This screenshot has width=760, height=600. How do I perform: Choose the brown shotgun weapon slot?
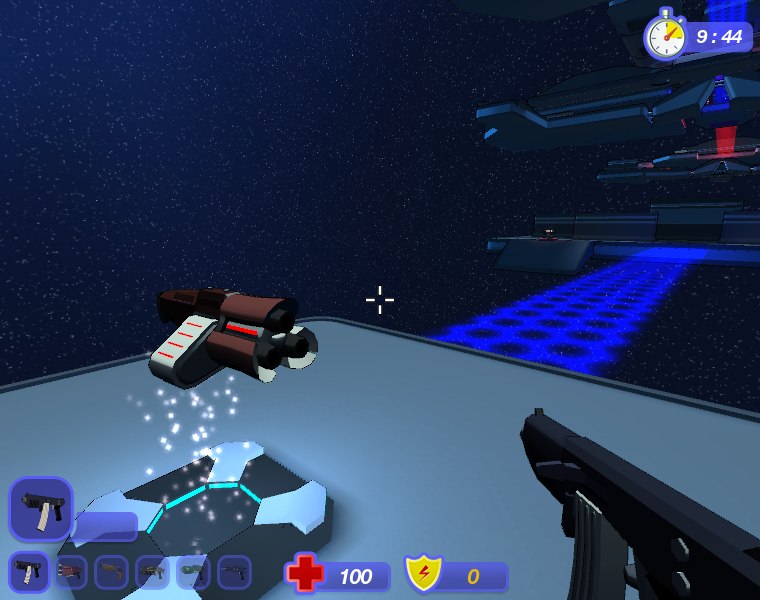click(x=111, y=572)
